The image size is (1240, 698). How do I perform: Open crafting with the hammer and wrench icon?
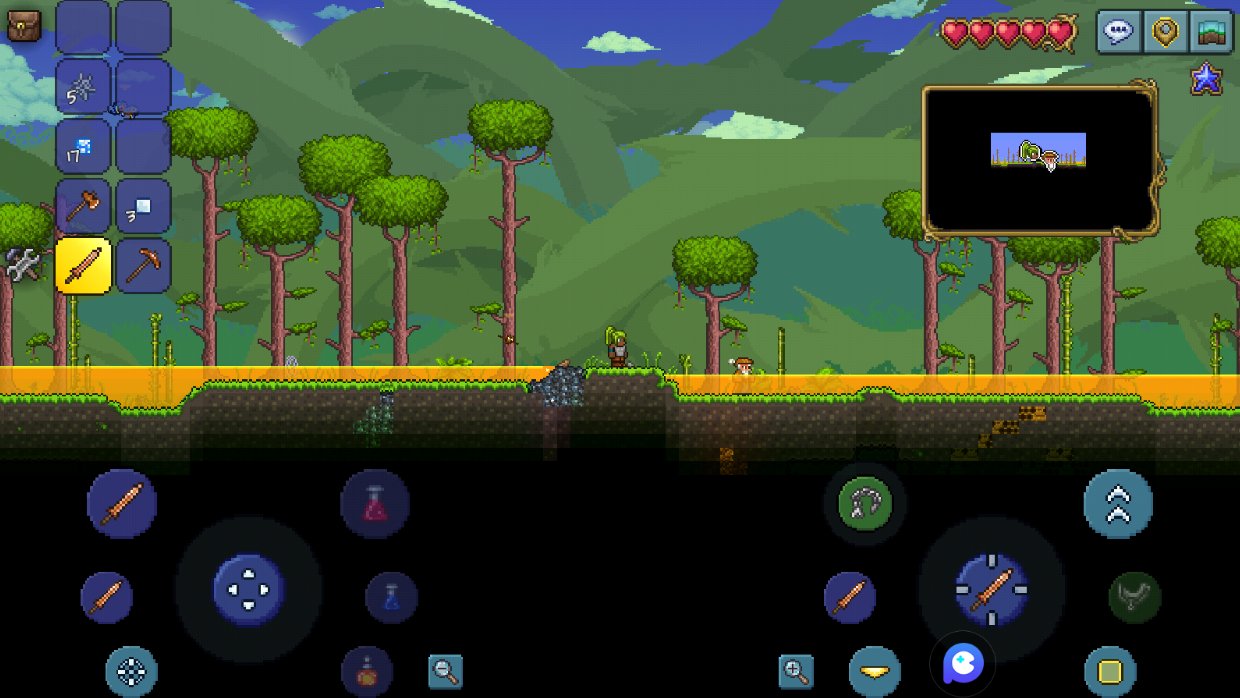[x=22, y=265]
